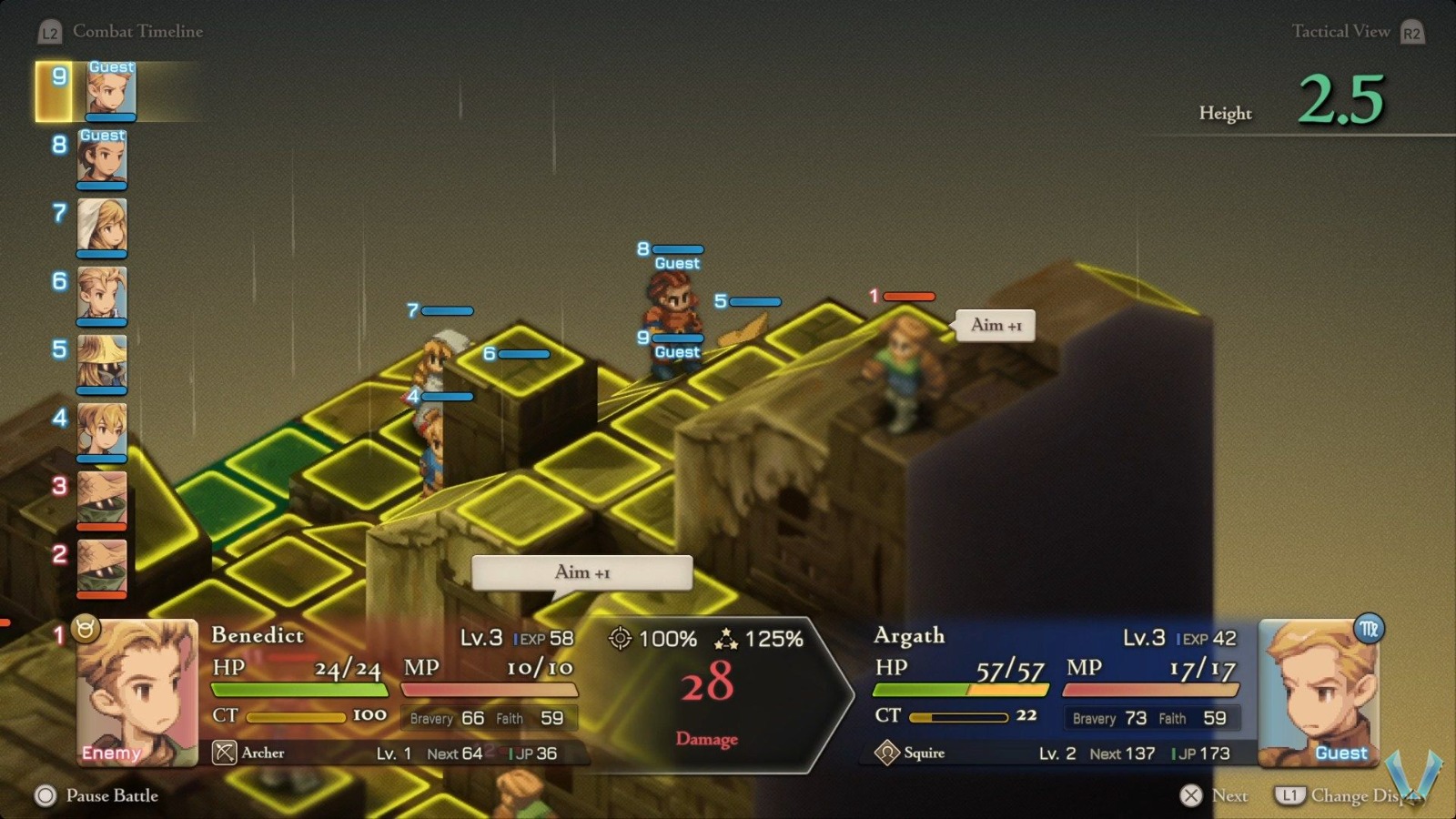The image size is (1456, 819).
Task: Click Benedict's enemy portrait
Action: 136,692
